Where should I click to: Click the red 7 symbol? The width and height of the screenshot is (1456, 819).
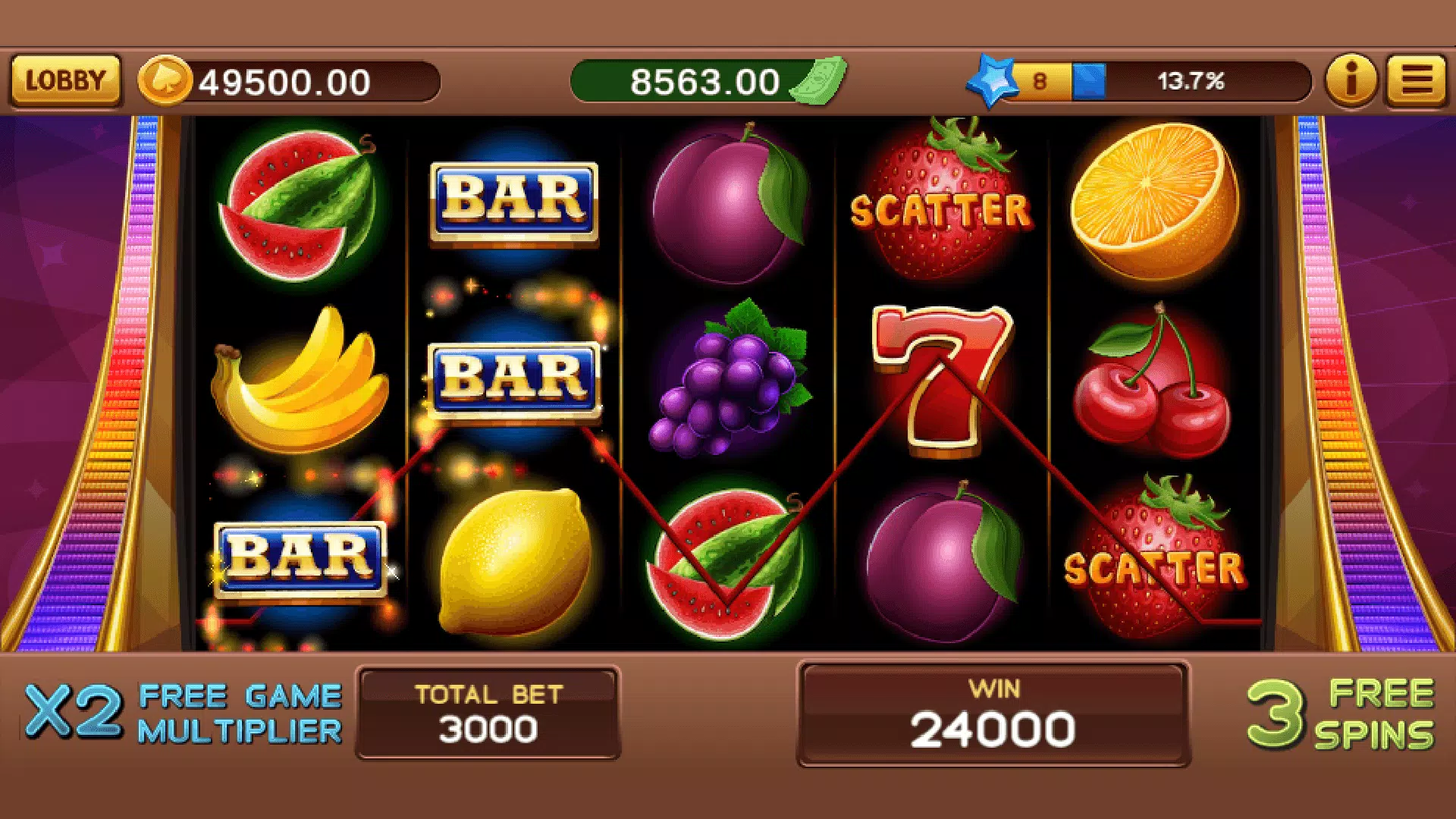click(940, 379)
